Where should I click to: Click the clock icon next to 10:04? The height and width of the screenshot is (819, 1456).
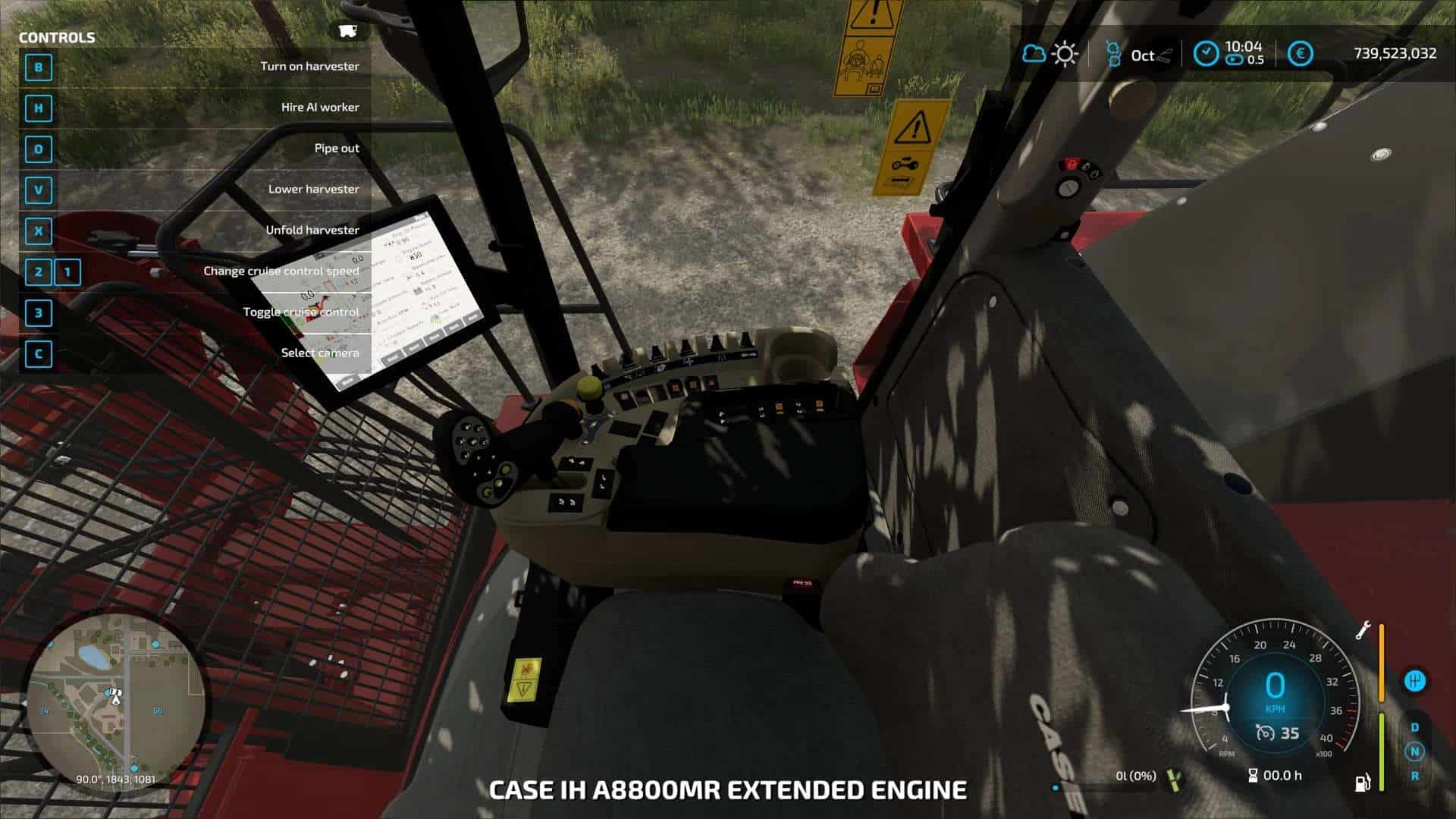(1207, 53)
